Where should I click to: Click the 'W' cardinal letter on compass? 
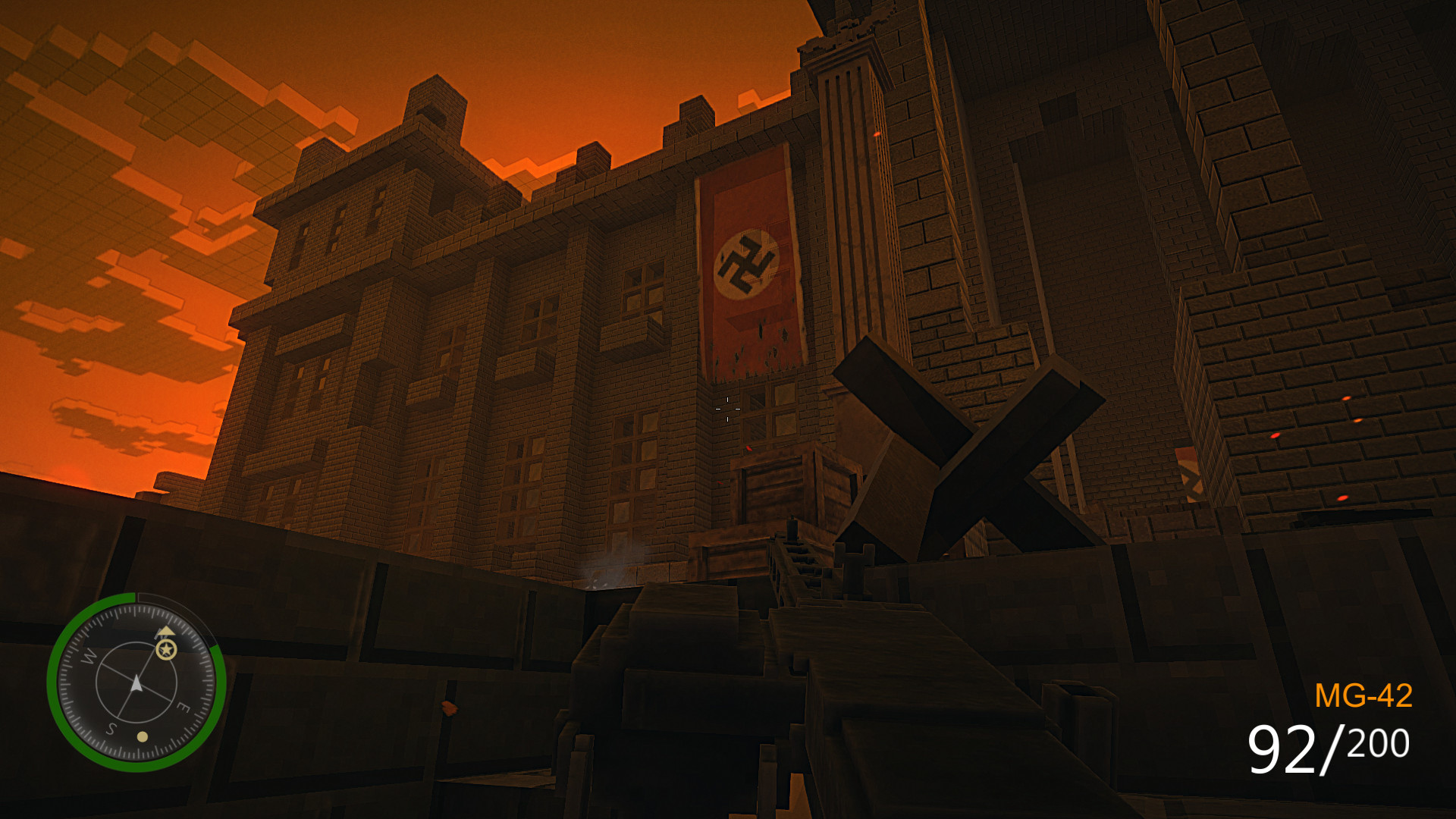(x=88, y=657)
